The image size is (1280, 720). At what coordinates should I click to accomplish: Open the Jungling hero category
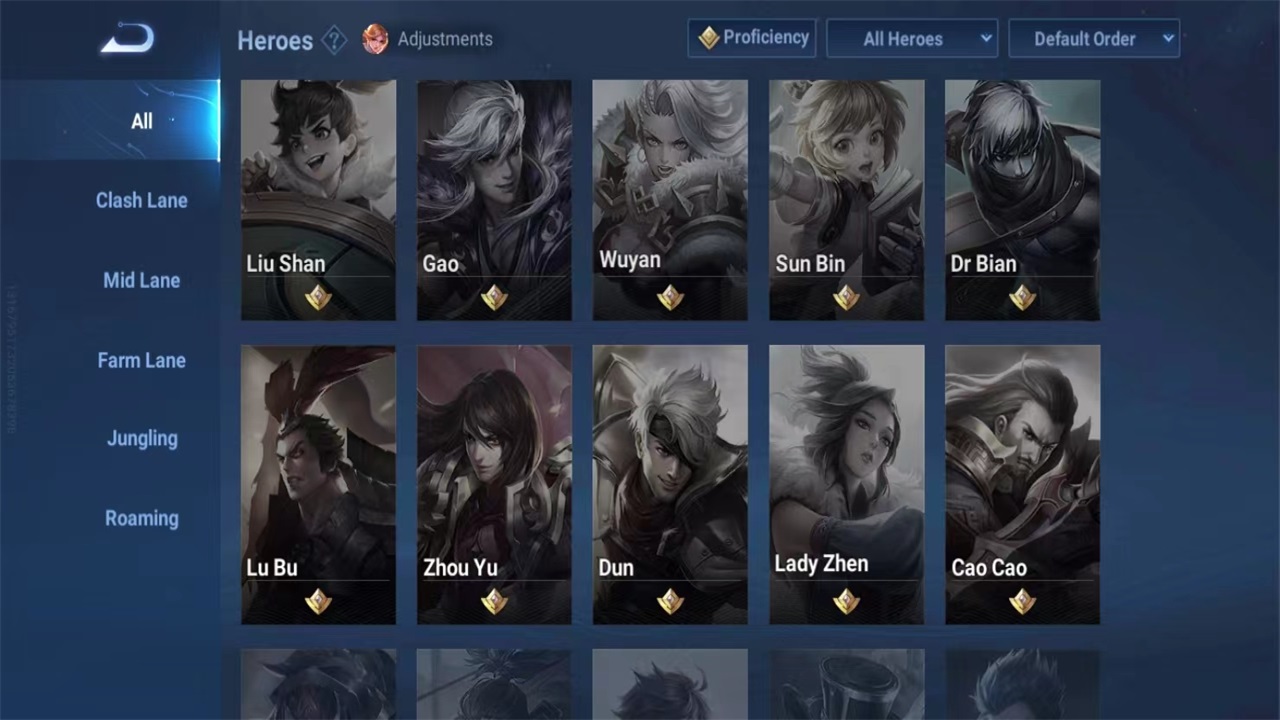click(141, 438)
